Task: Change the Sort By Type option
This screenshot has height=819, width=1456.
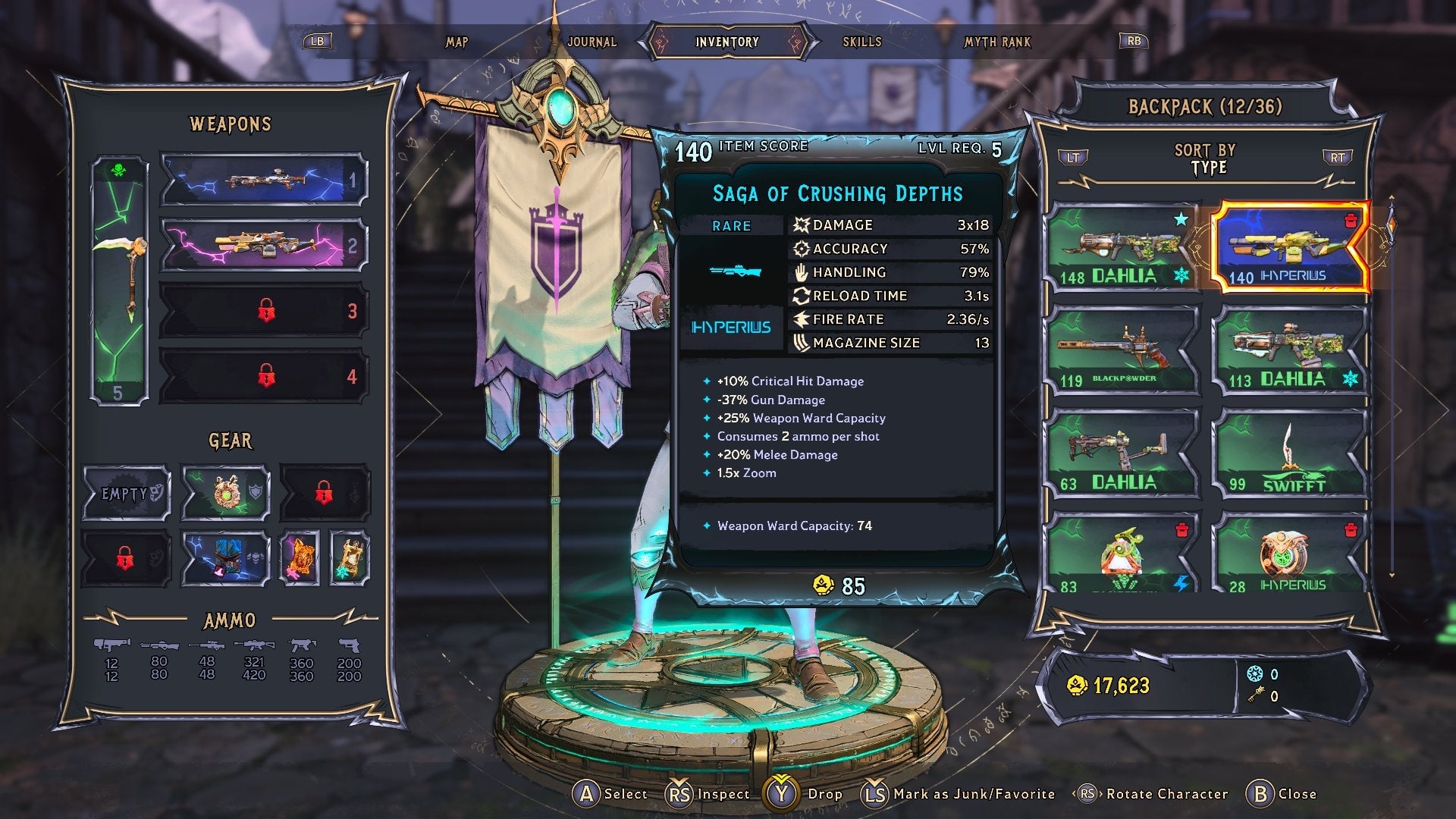Action: [x=1205, y=159]
